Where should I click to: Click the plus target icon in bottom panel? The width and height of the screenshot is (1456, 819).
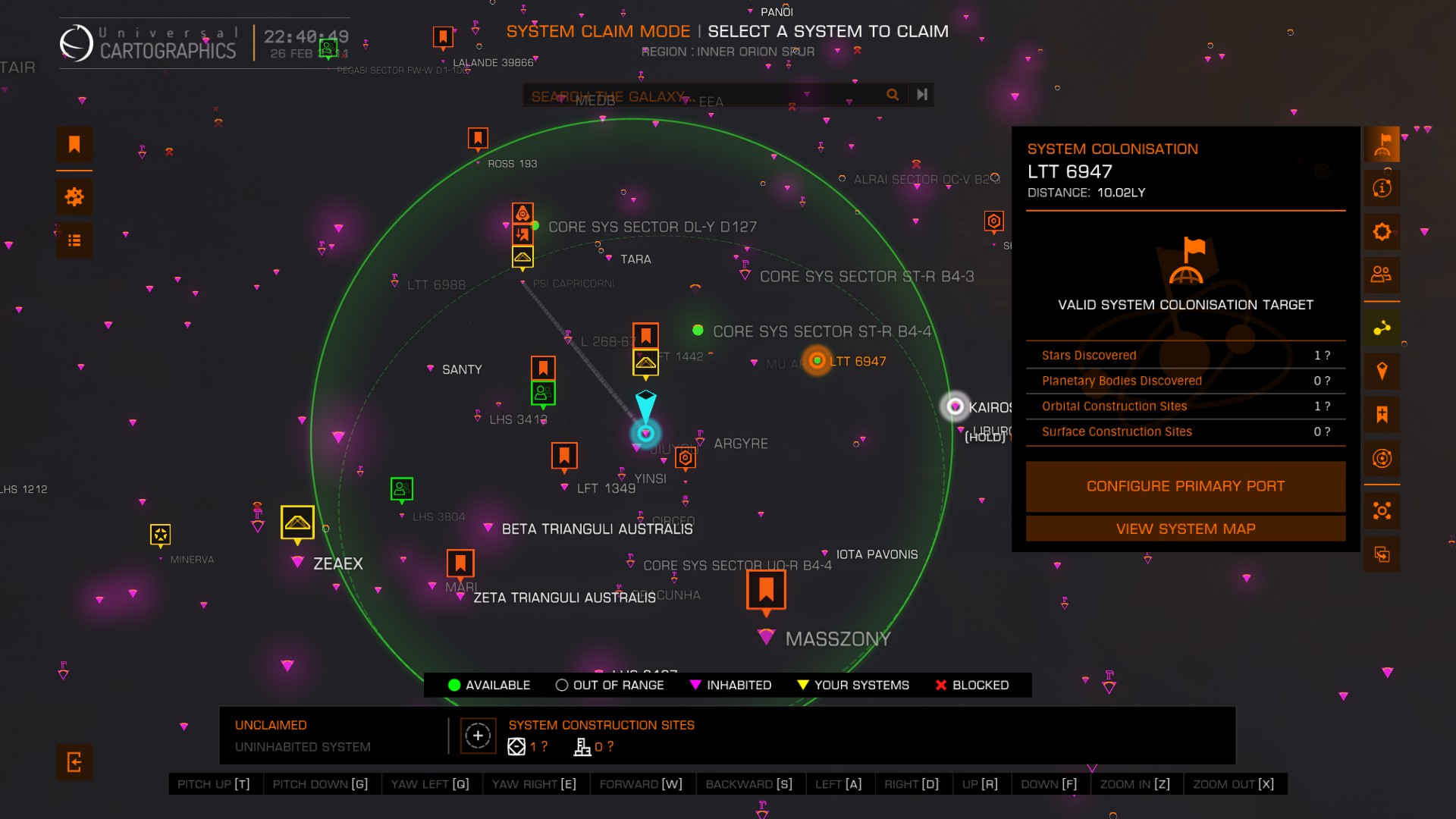(x=478, y=736)
